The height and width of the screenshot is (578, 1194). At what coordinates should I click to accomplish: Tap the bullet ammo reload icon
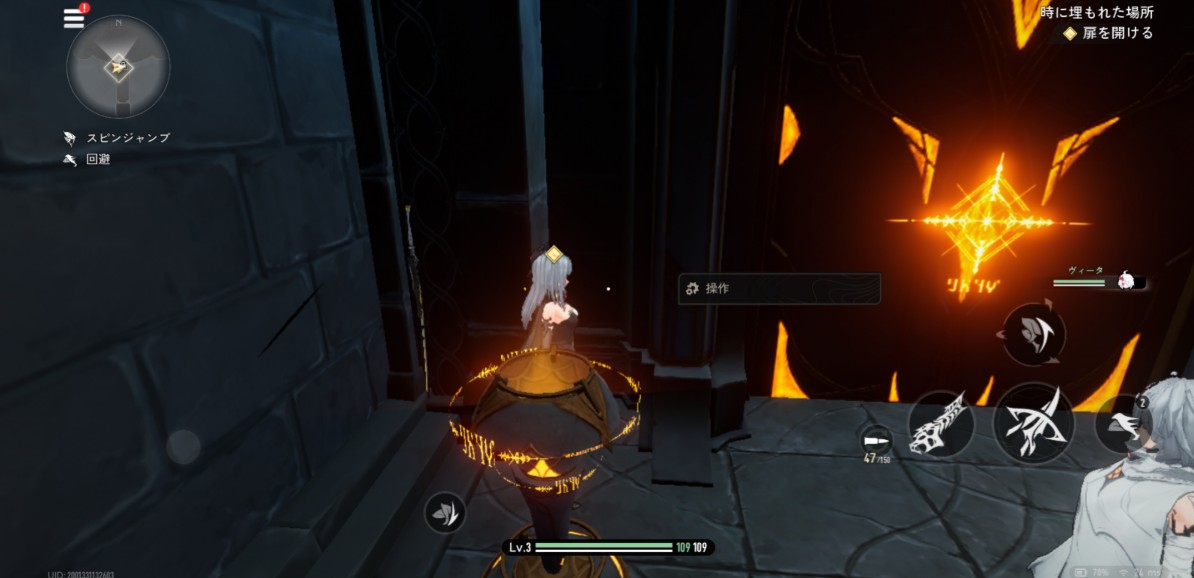[x=876, y=441]
